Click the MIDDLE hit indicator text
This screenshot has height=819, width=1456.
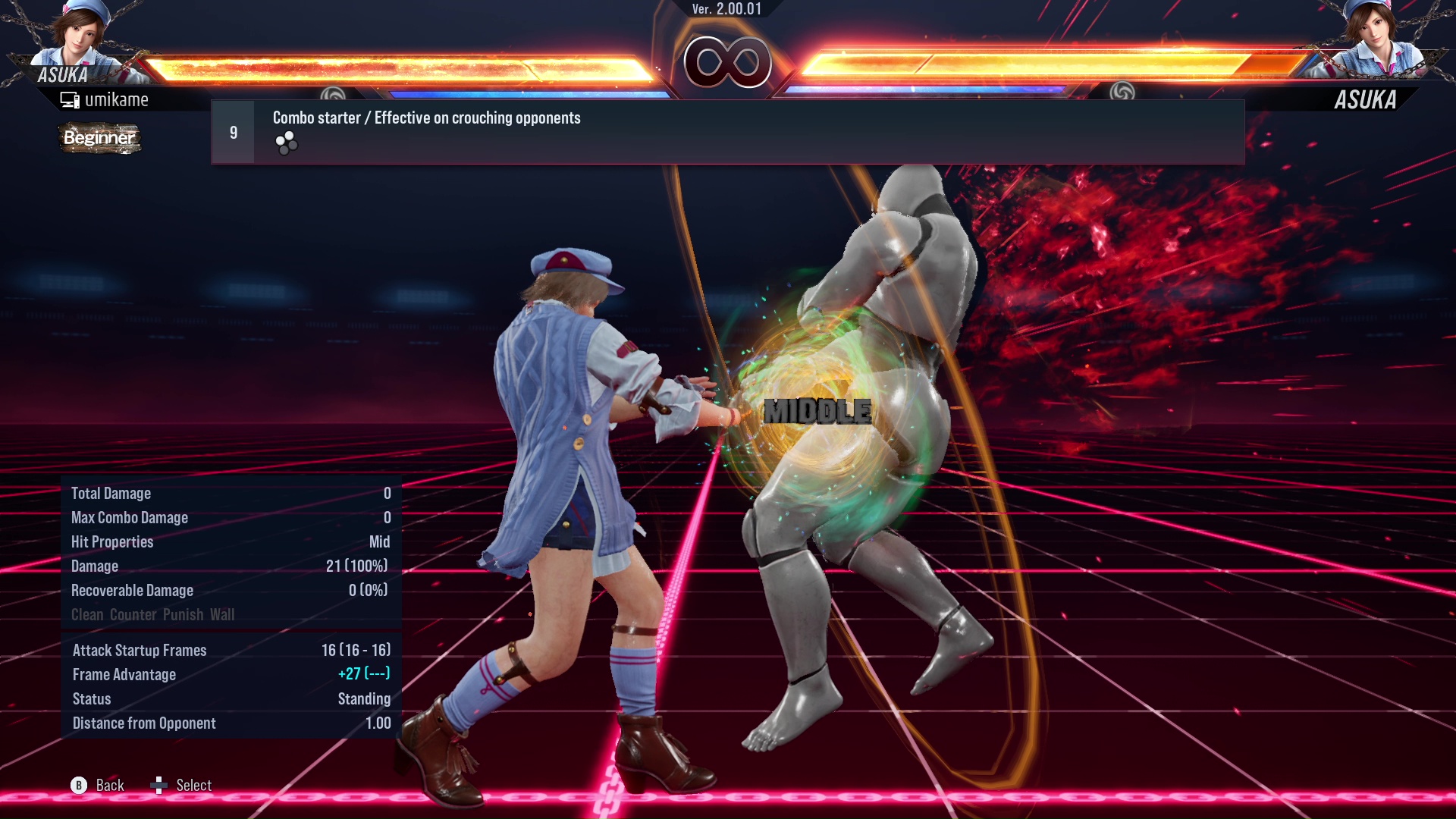pos(817,412)
